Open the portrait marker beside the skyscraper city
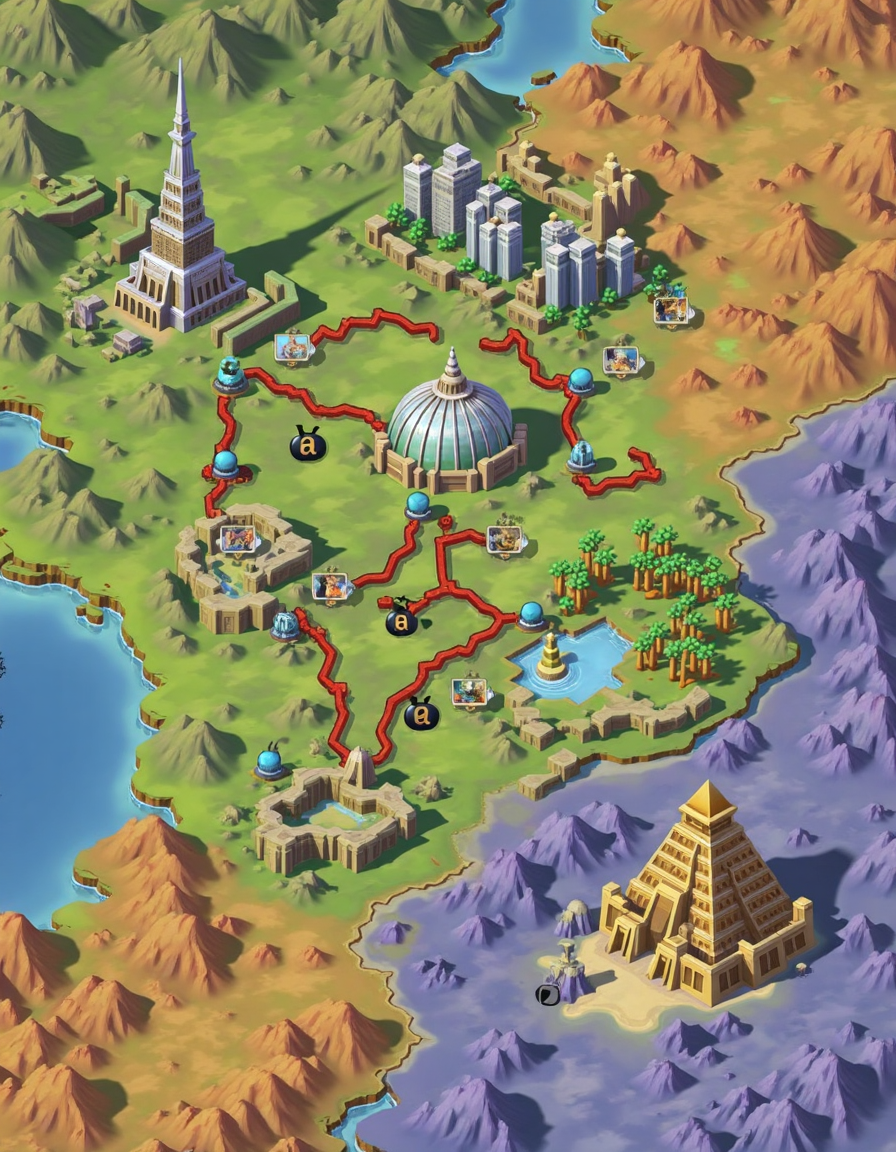896x1152 pixels. [670, 310]
